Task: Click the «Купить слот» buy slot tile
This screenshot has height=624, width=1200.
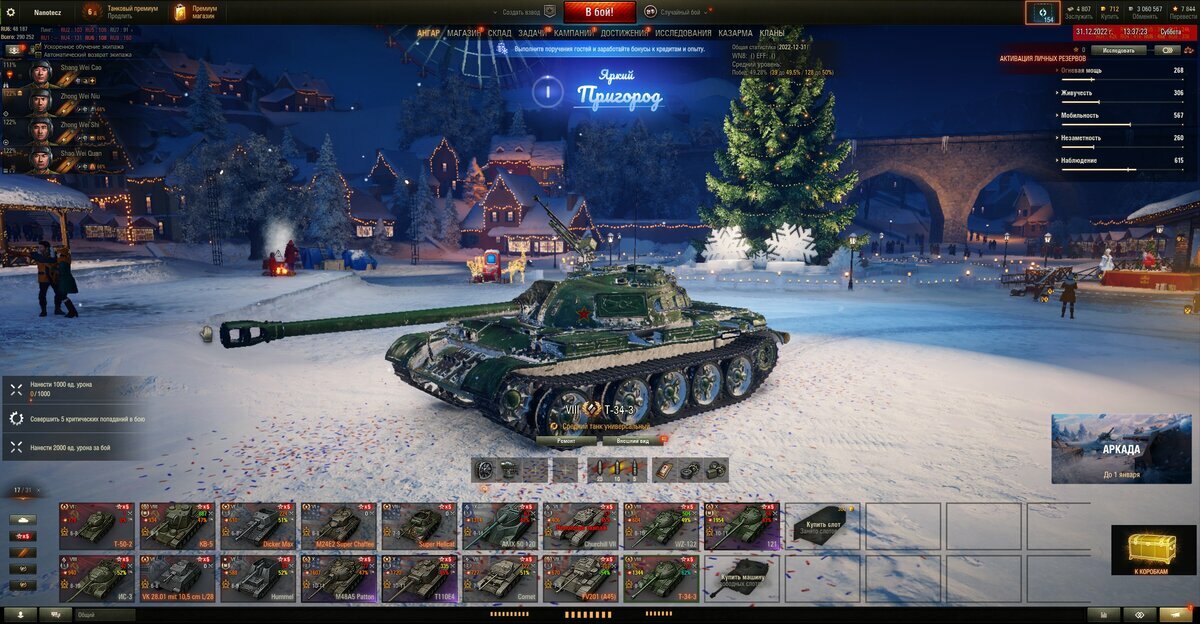Action: (x=822, y=526)
